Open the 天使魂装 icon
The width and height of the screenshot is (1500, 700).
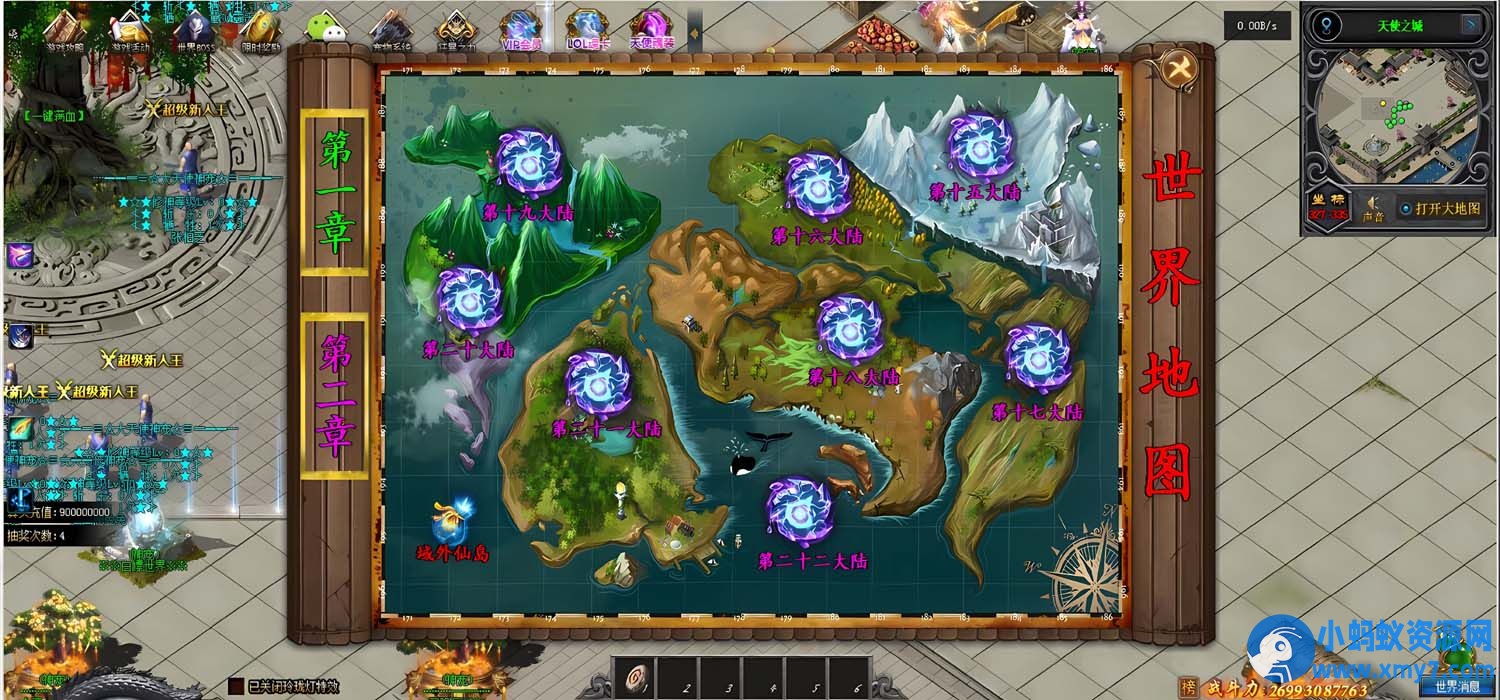[651, 31]
